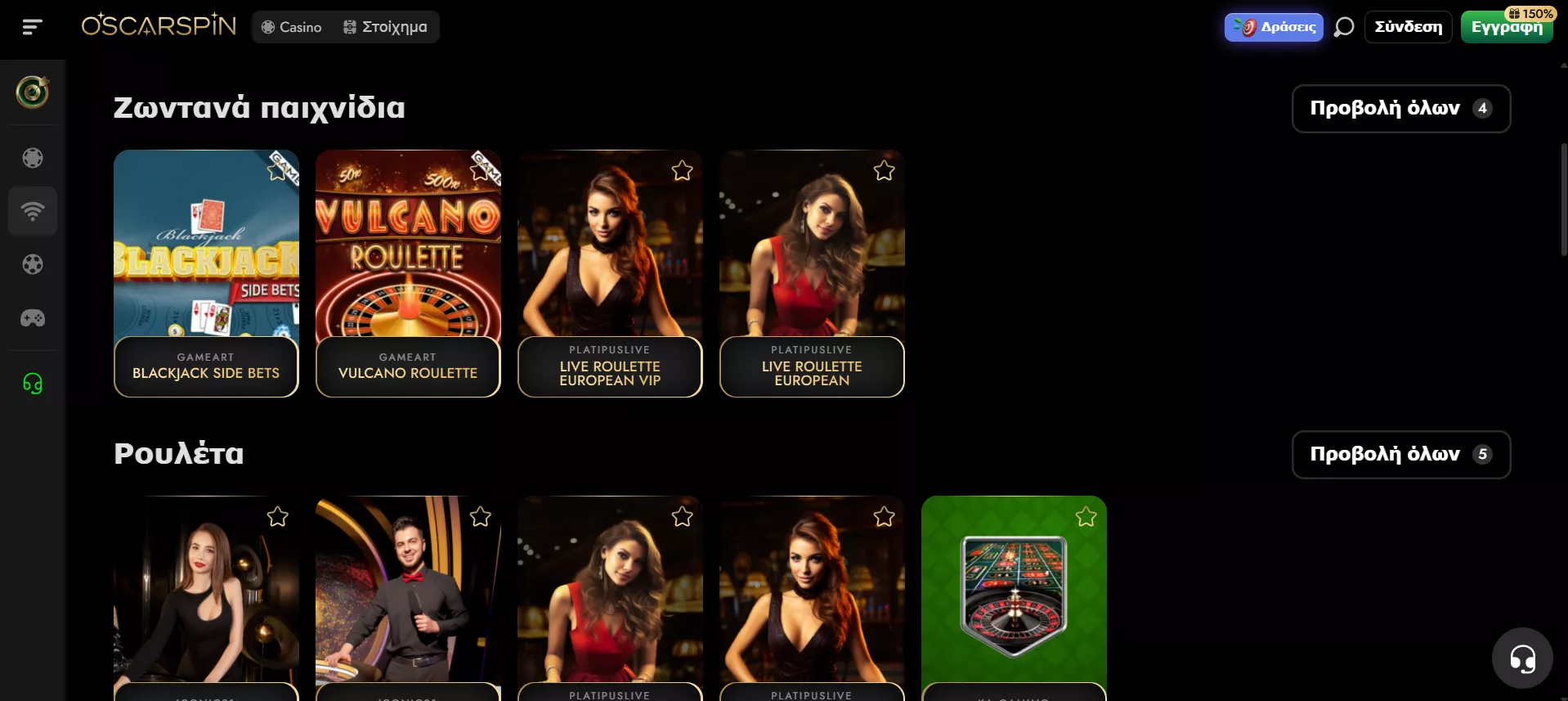Image resolution: width=1568 pixels, height=701 pixels.
Task: Select the wifi signal sidebar icon
Action: [33, 211]
